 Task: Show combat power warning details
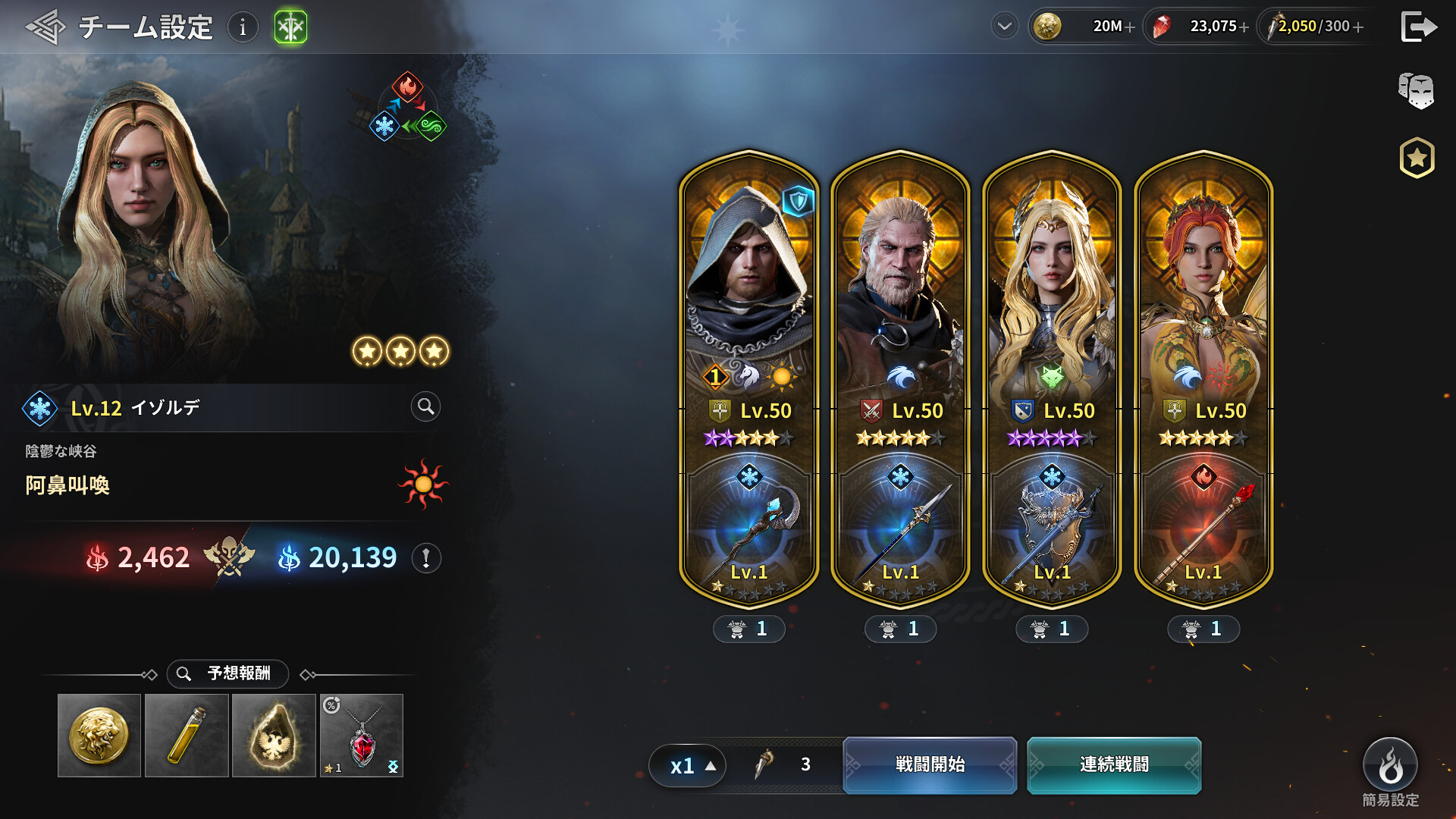426,558
